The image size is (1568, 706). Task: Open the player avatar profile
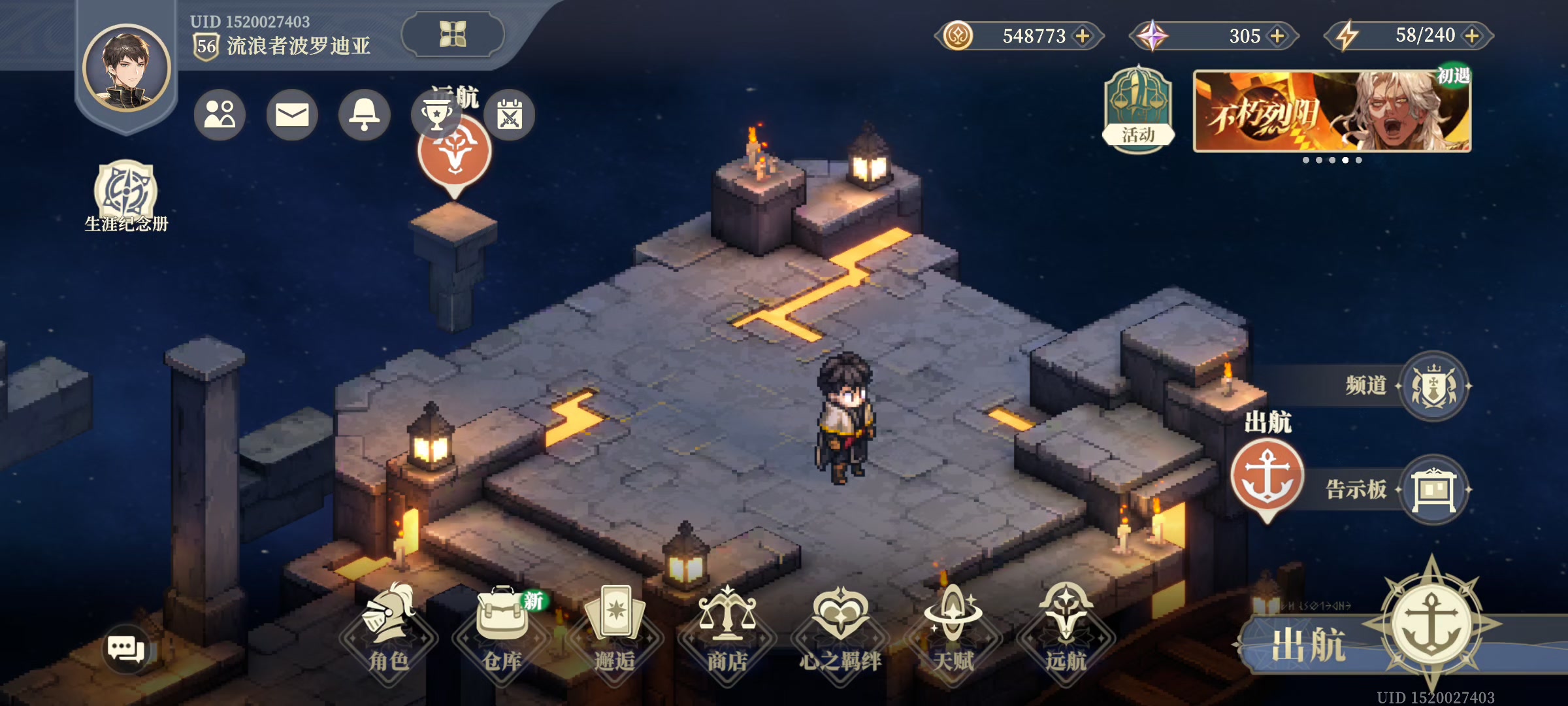click(x=127, y=68)
